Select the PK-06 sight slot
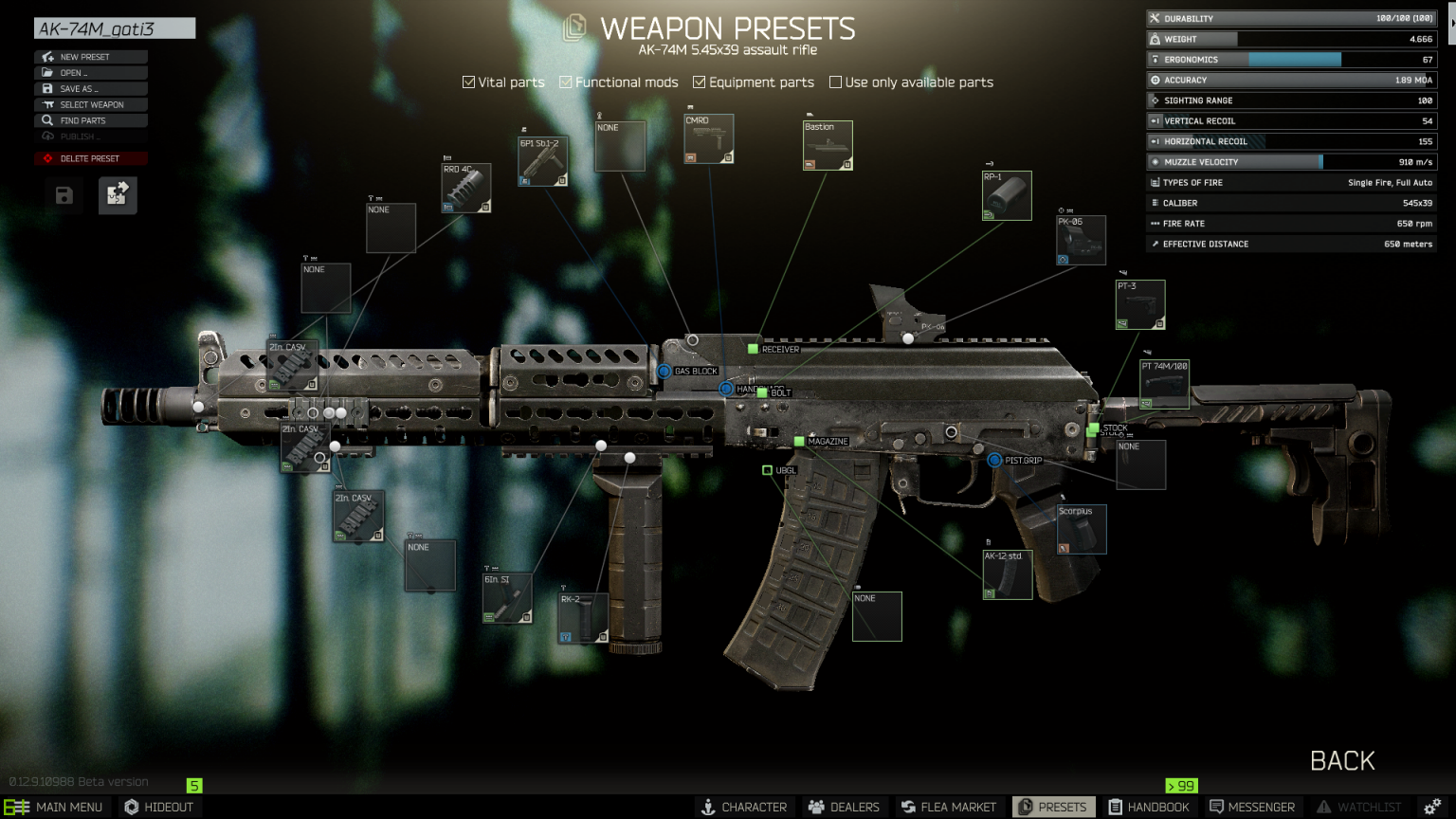Image resolution: width=1456 pixels, height=819 pixels. (x=1081, y=241)
